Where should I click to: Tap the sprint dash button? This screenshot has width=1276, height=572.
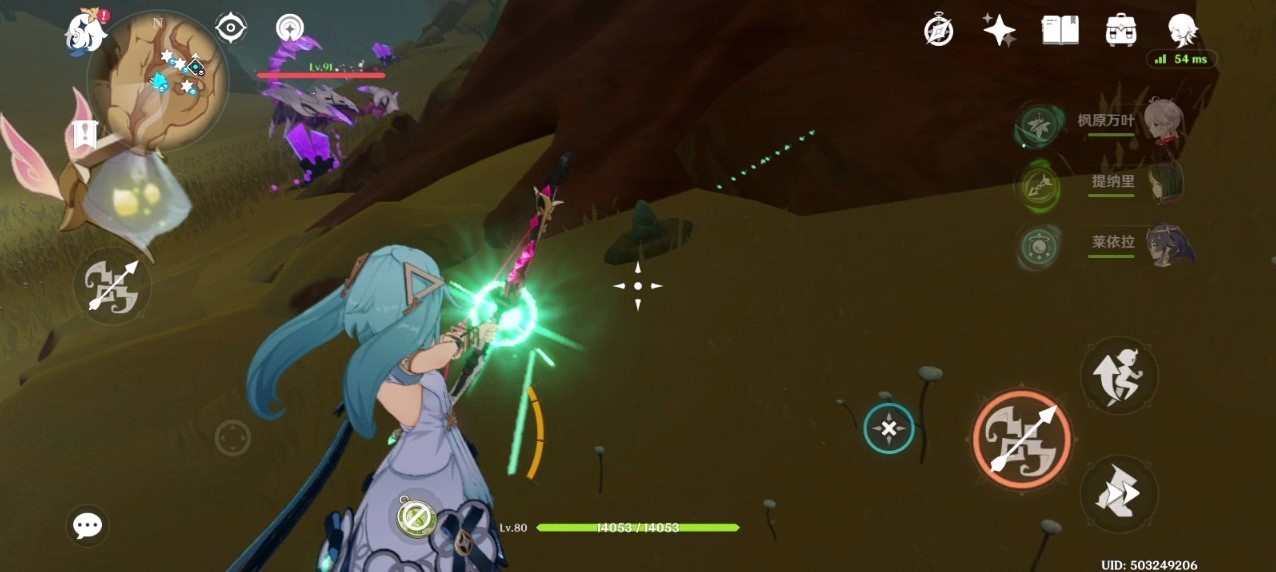[x=1119, y=494]
